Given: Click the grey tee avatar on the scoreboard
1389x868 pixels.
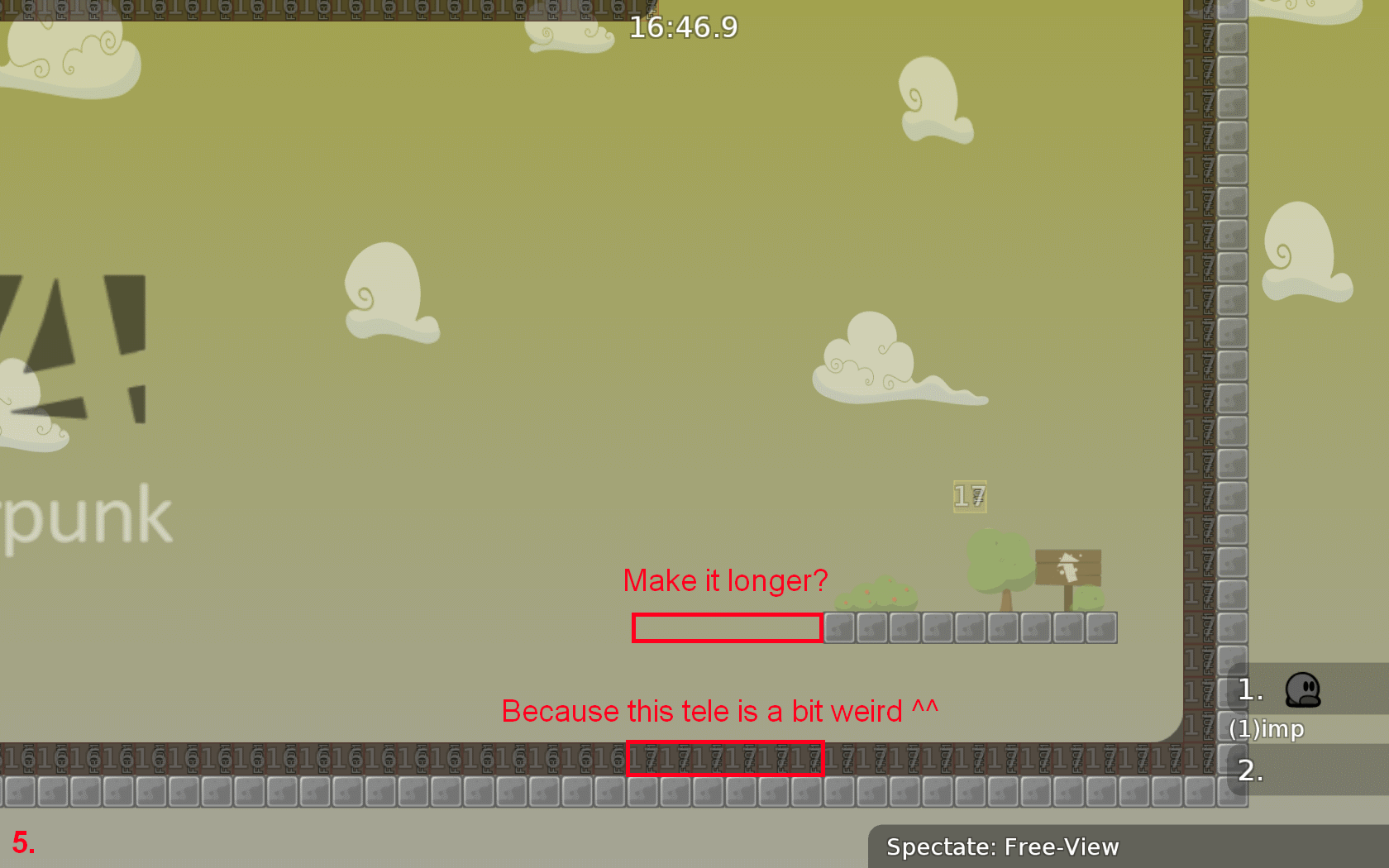Looking at the screenshot, I should tap(1304, 691).
